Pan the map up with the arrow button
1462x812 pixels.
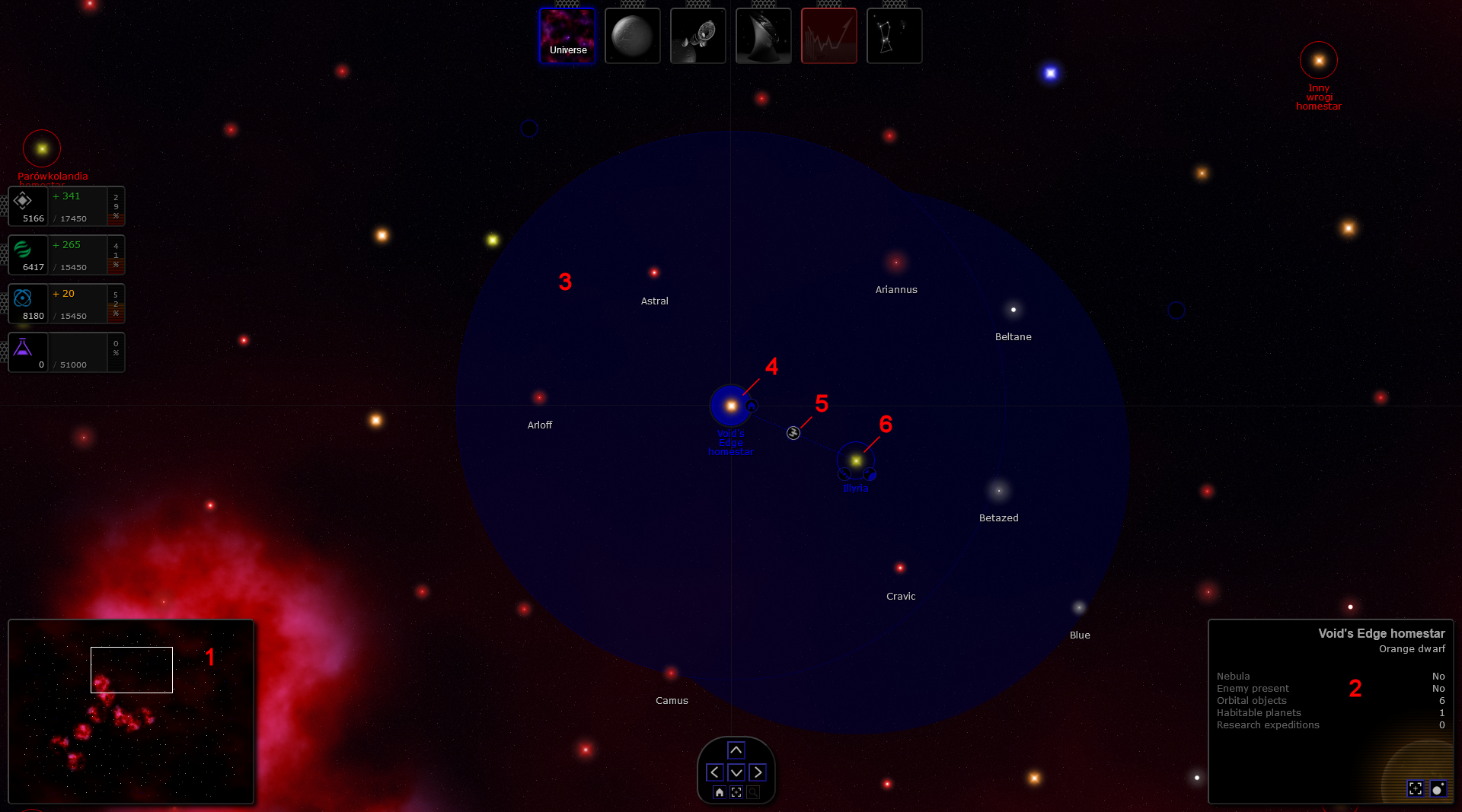tap(736, 750)
